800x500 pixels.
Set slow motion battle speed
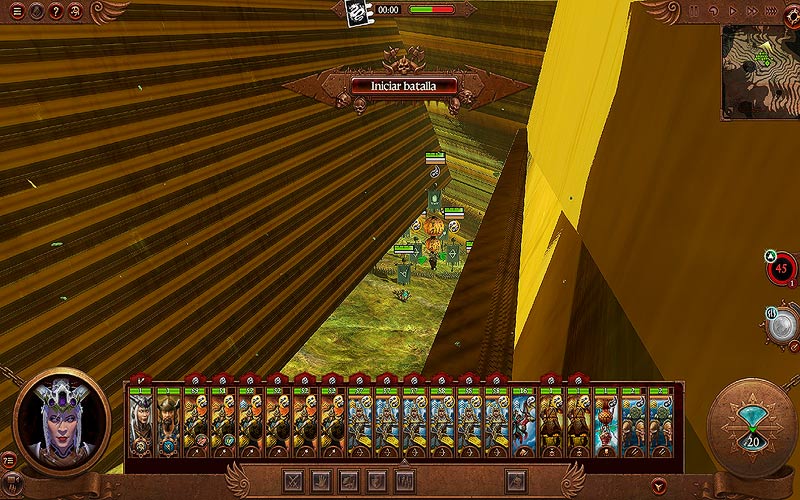pyautogui.click(x=714, y=10)
